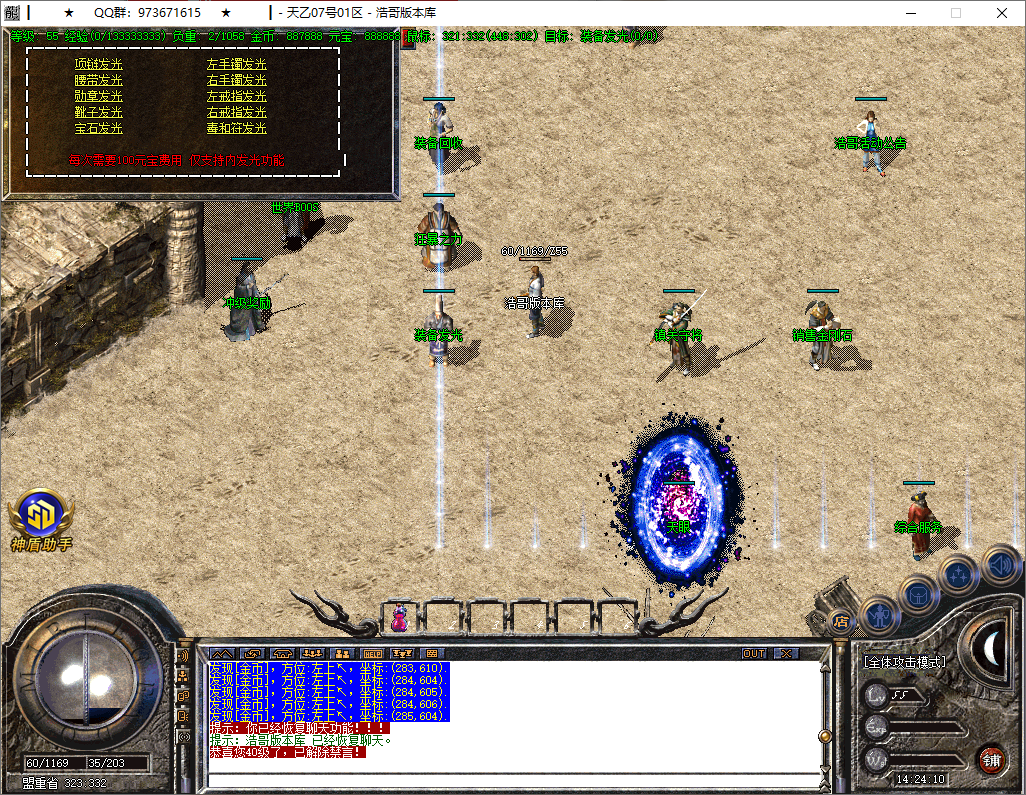Select the 右手镯发光 right bracelet option

pyautogui.click(x=236, y=80)
